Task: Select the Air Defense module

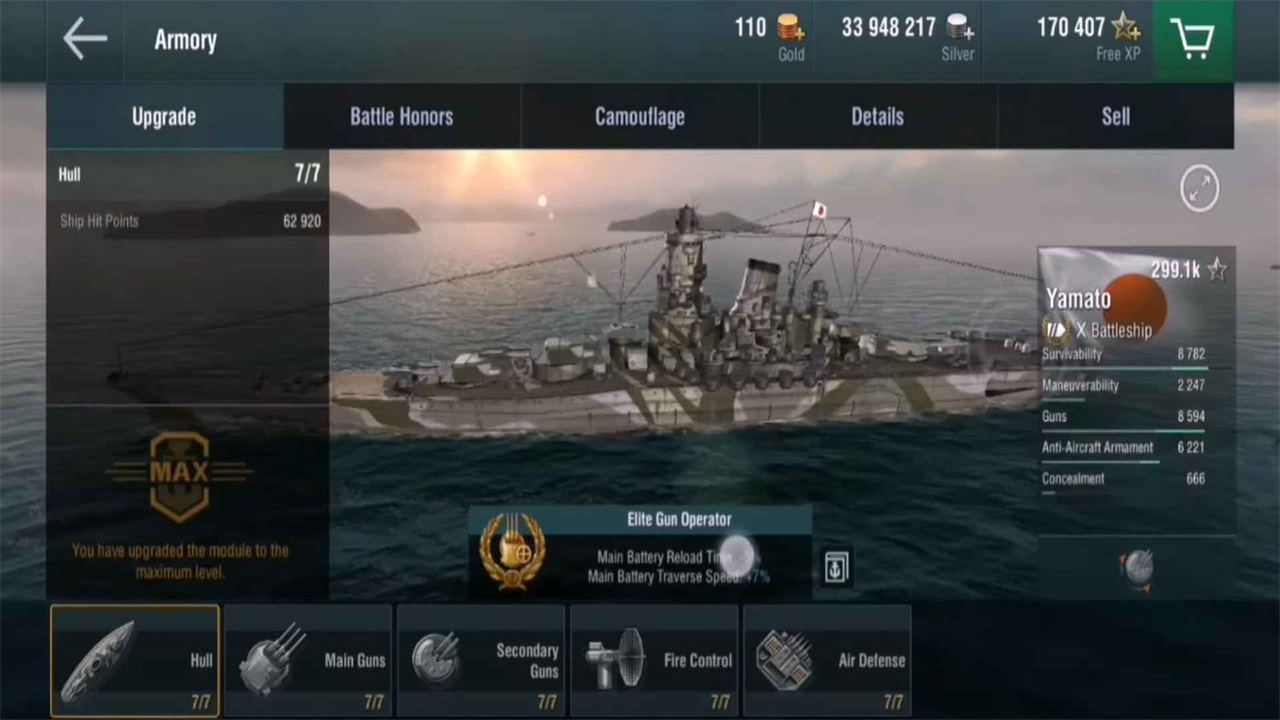Action: [827, 661]
